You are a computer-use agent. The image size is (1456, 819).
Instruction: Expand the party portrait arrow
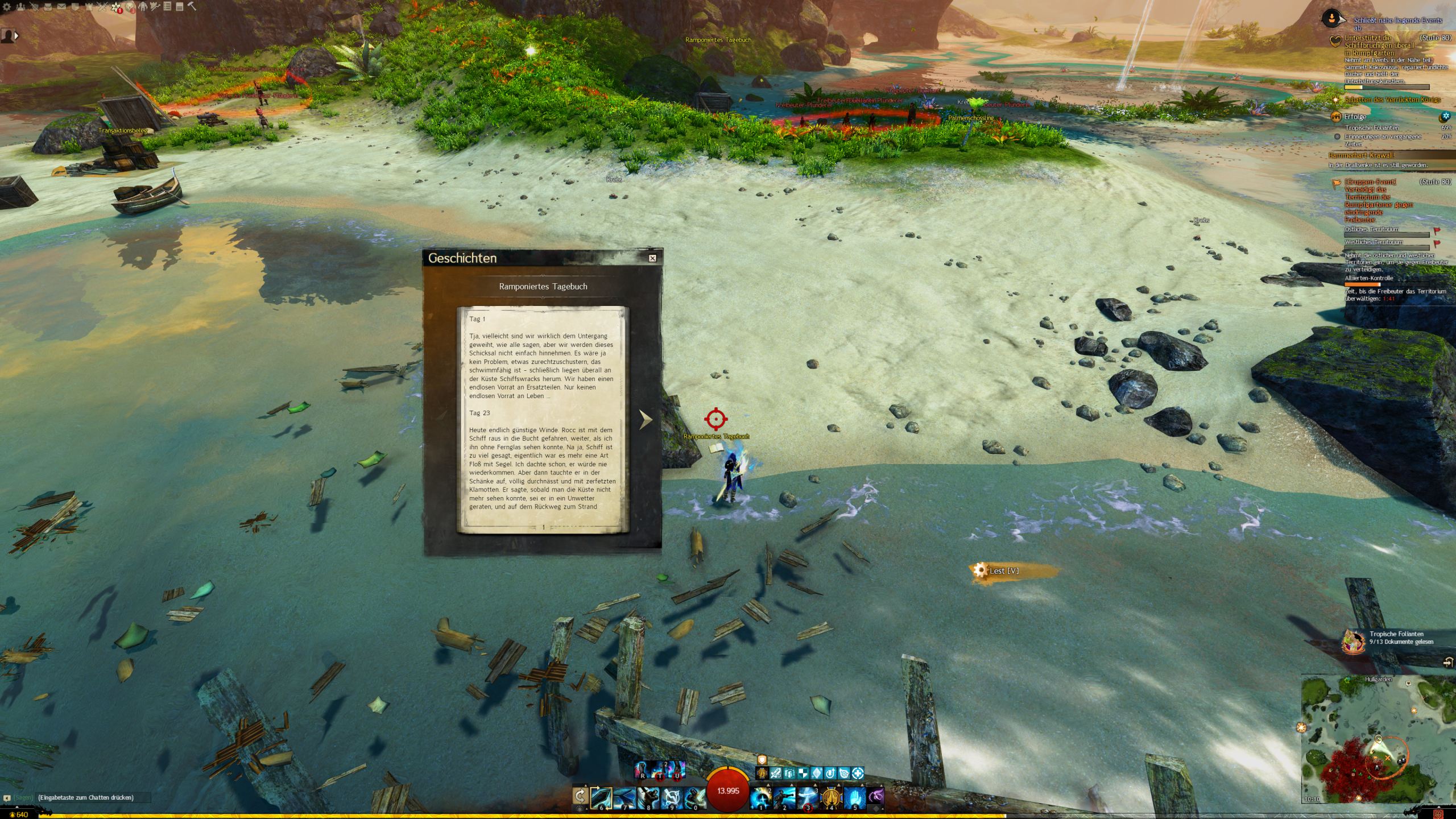(16, 36)
